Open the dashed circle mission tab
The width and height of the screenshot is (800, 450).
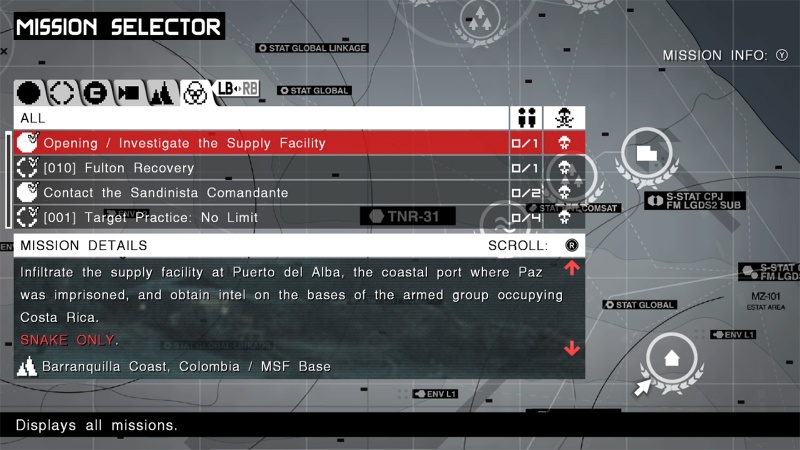62,93
